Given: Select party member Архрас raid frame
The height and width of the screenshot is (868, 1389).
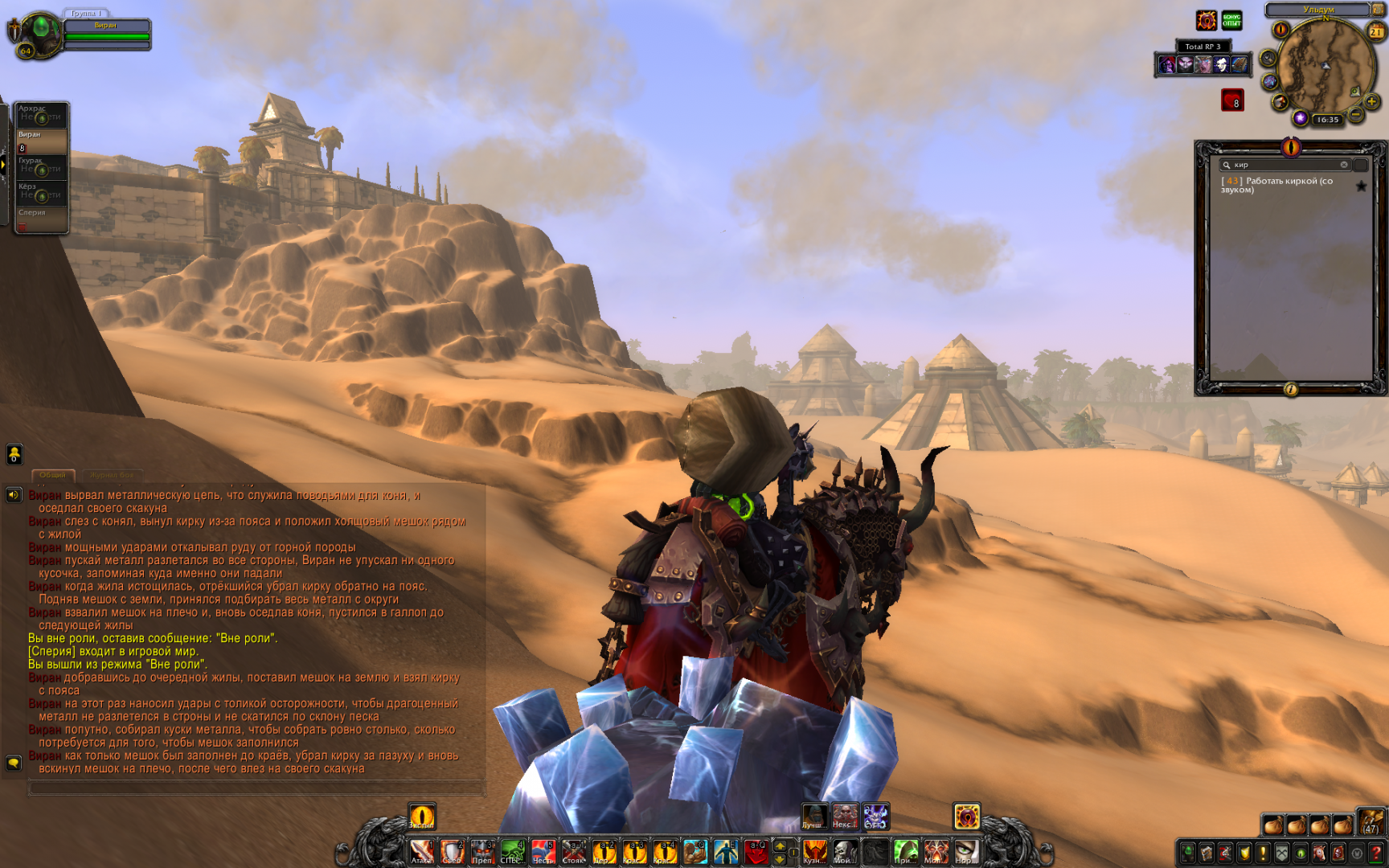Looking at the screenshot, I should tap(41, 114).
